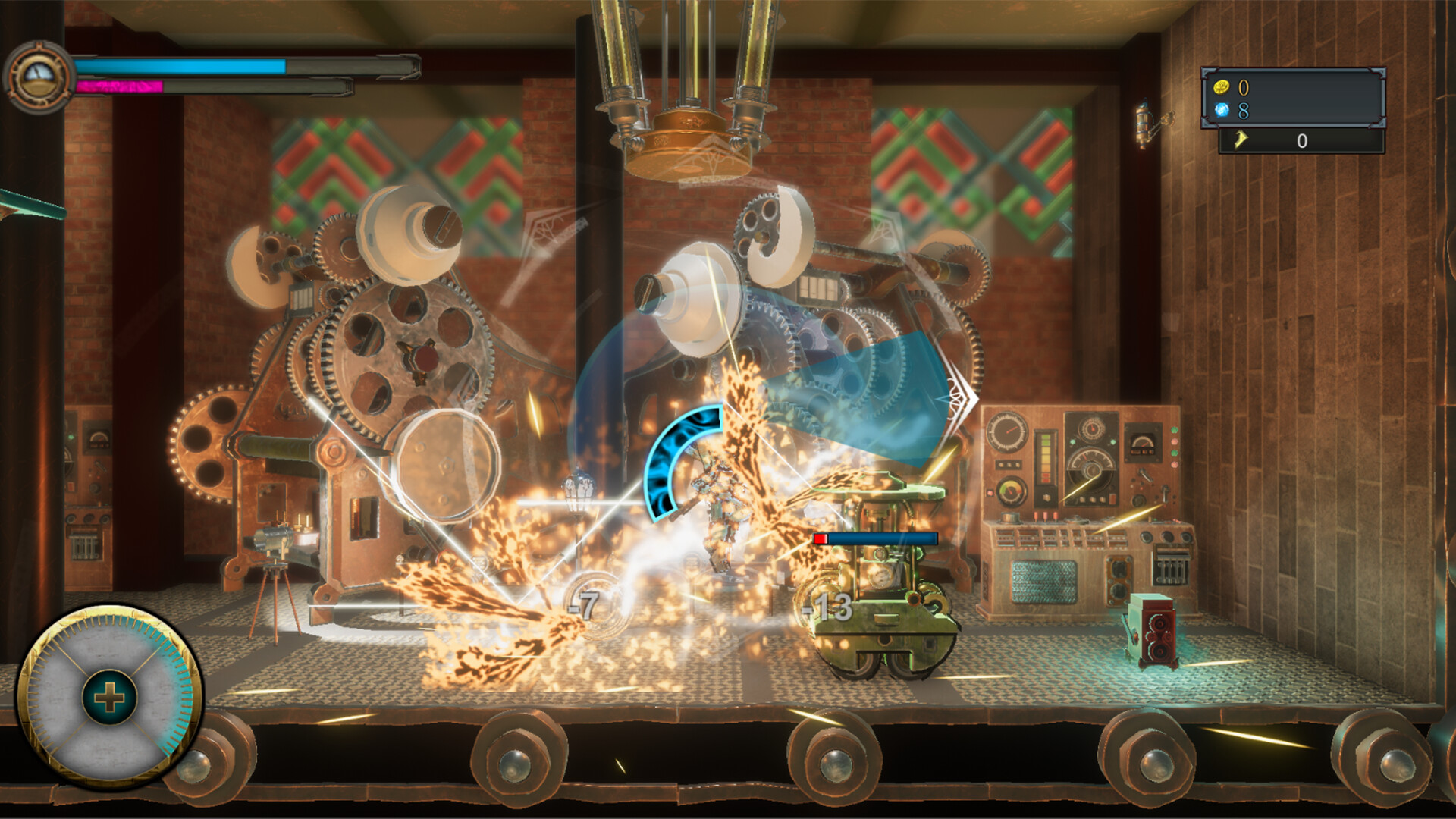This screenshot has width=1456, height=819.
Task: Click the enemy tank's red health marker
Action: (x=822, y=538)
